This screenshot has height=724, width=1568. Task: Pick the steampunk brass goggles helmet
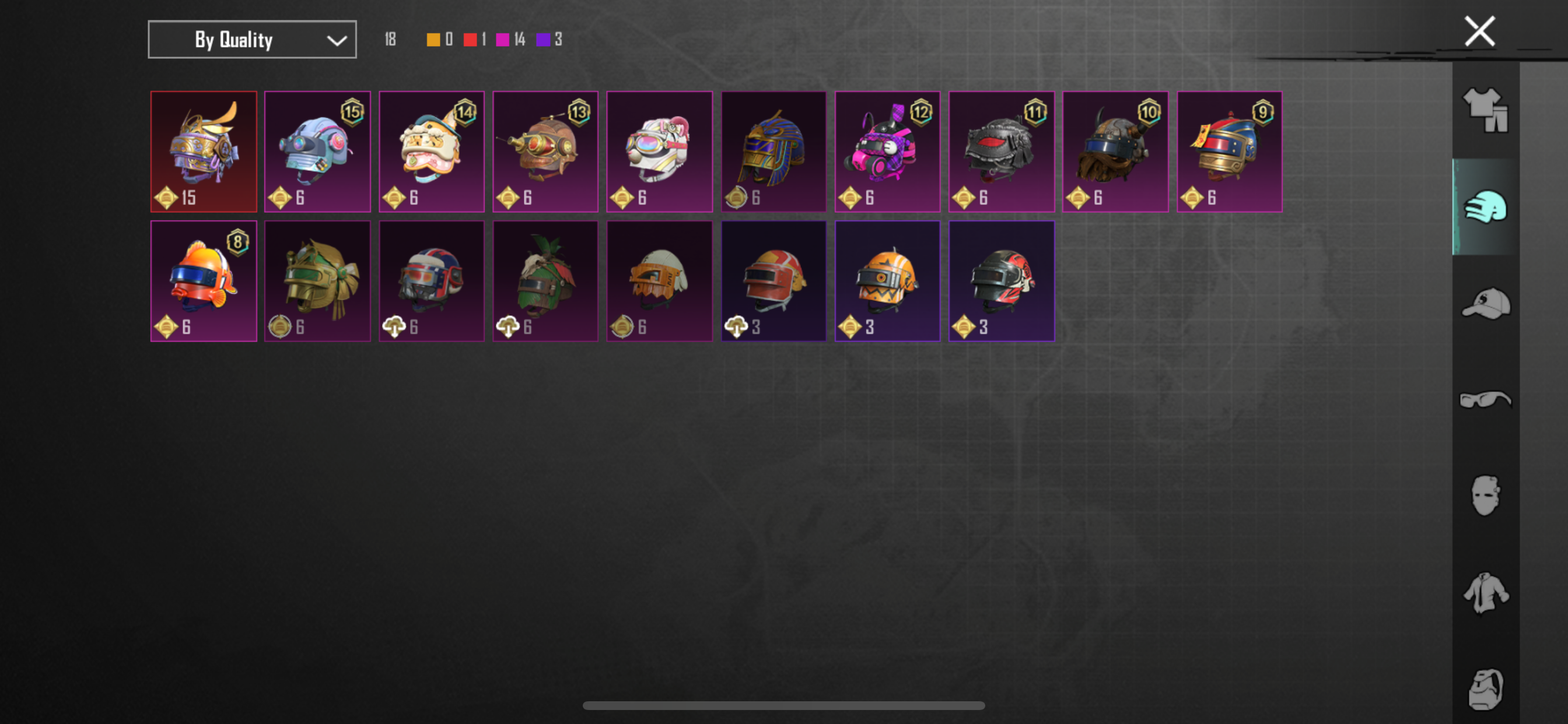coord(545,152)
